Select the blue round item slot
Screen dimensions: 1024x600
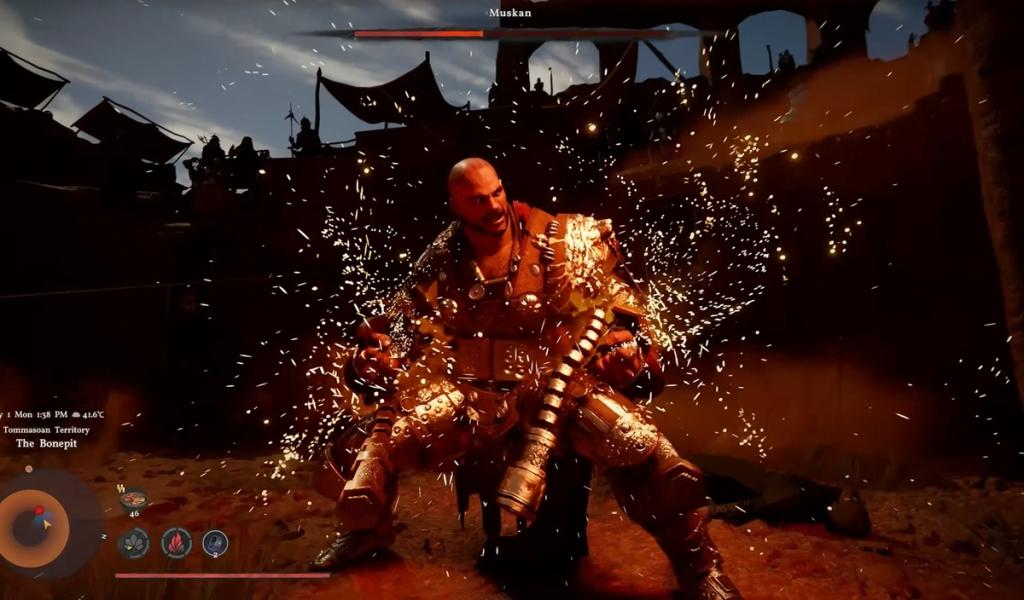pos(215,543)
